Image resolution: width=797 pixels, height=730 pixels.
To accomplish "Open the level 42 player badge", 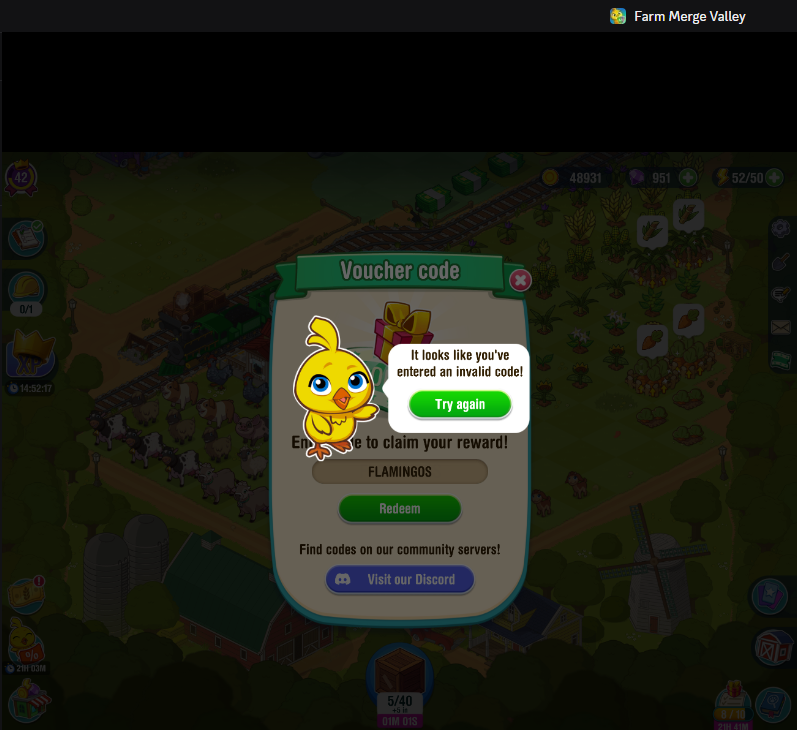I will 20,178.
